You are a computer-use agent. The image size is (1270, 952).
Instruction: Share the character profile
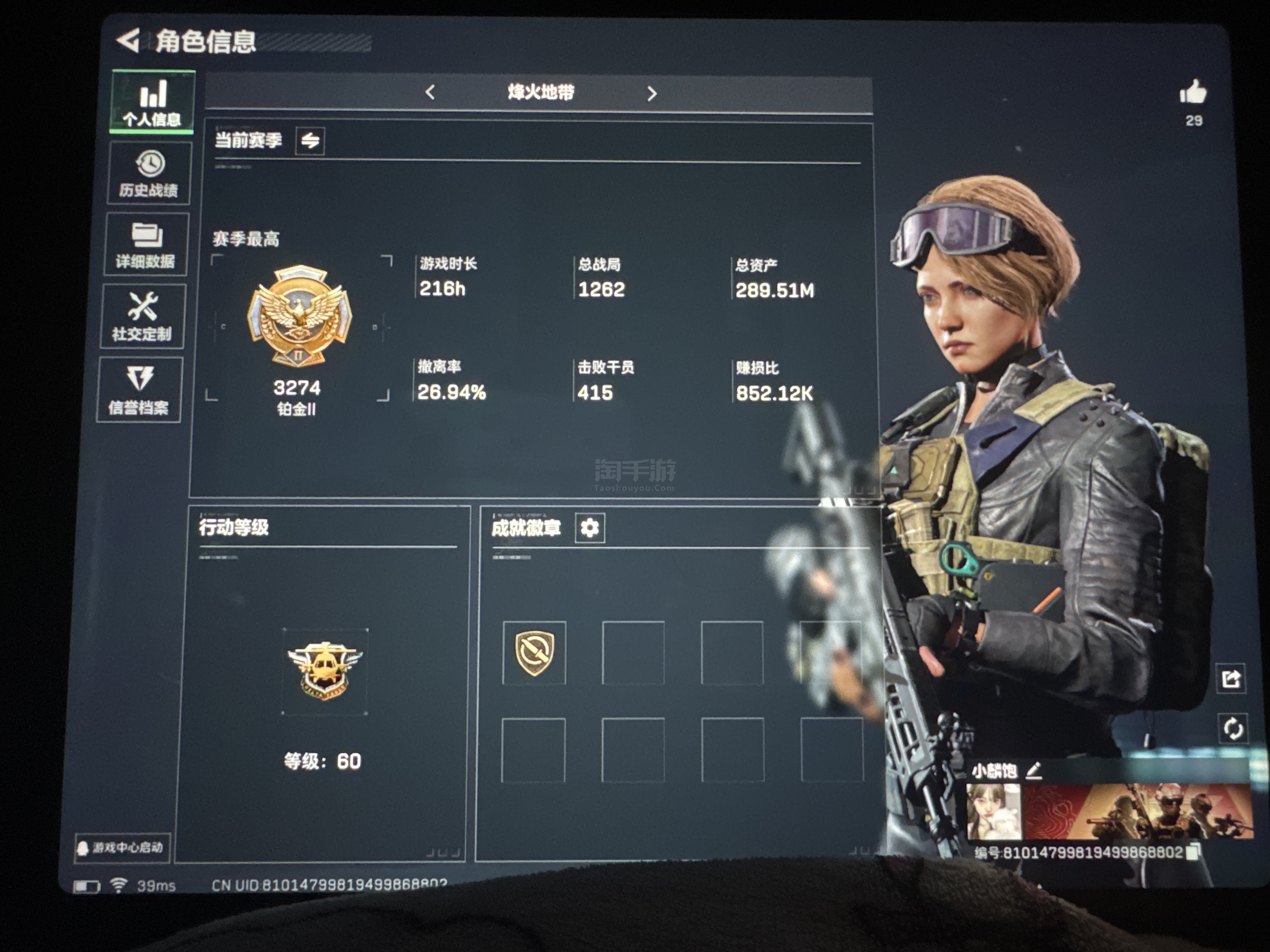(1231, 679)
